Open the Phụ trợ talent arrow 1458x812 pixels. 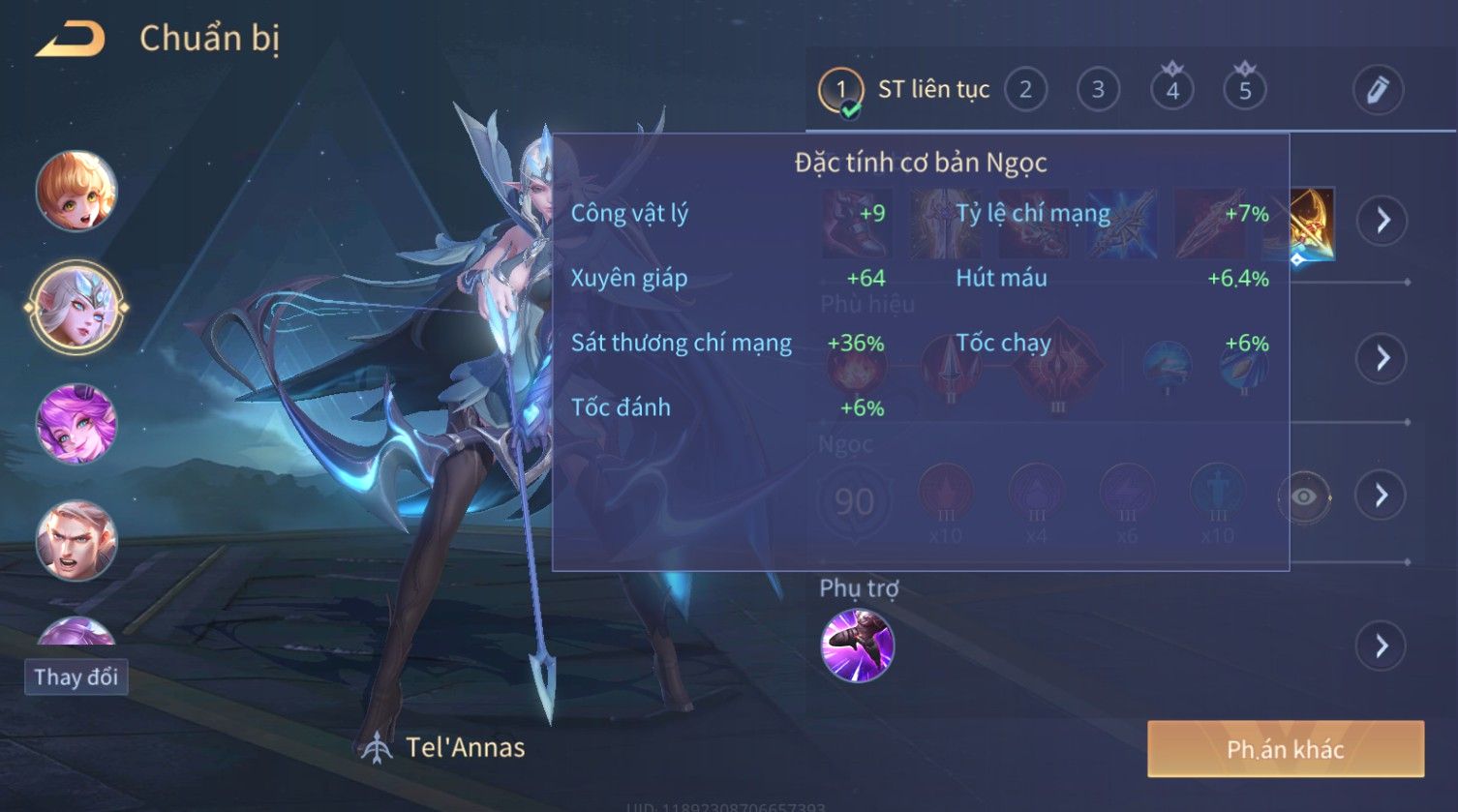(1382, 646)
